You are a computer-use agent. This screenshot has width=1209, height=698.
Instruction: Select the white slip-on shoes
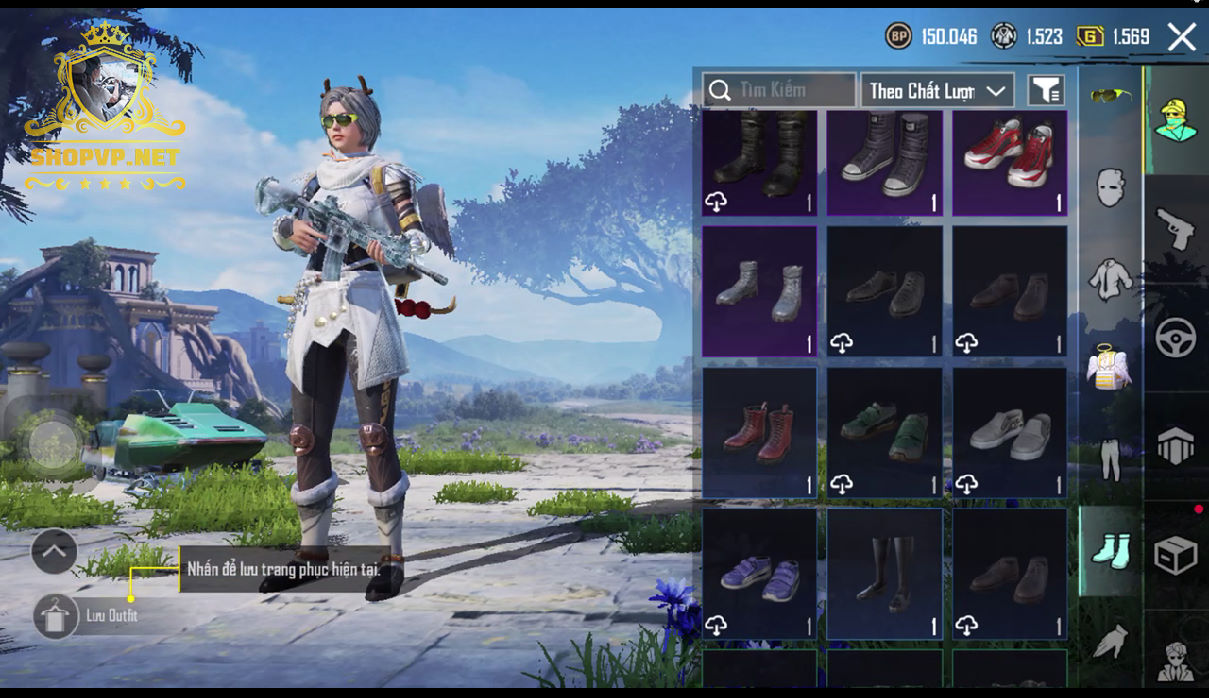point(1009,432)
